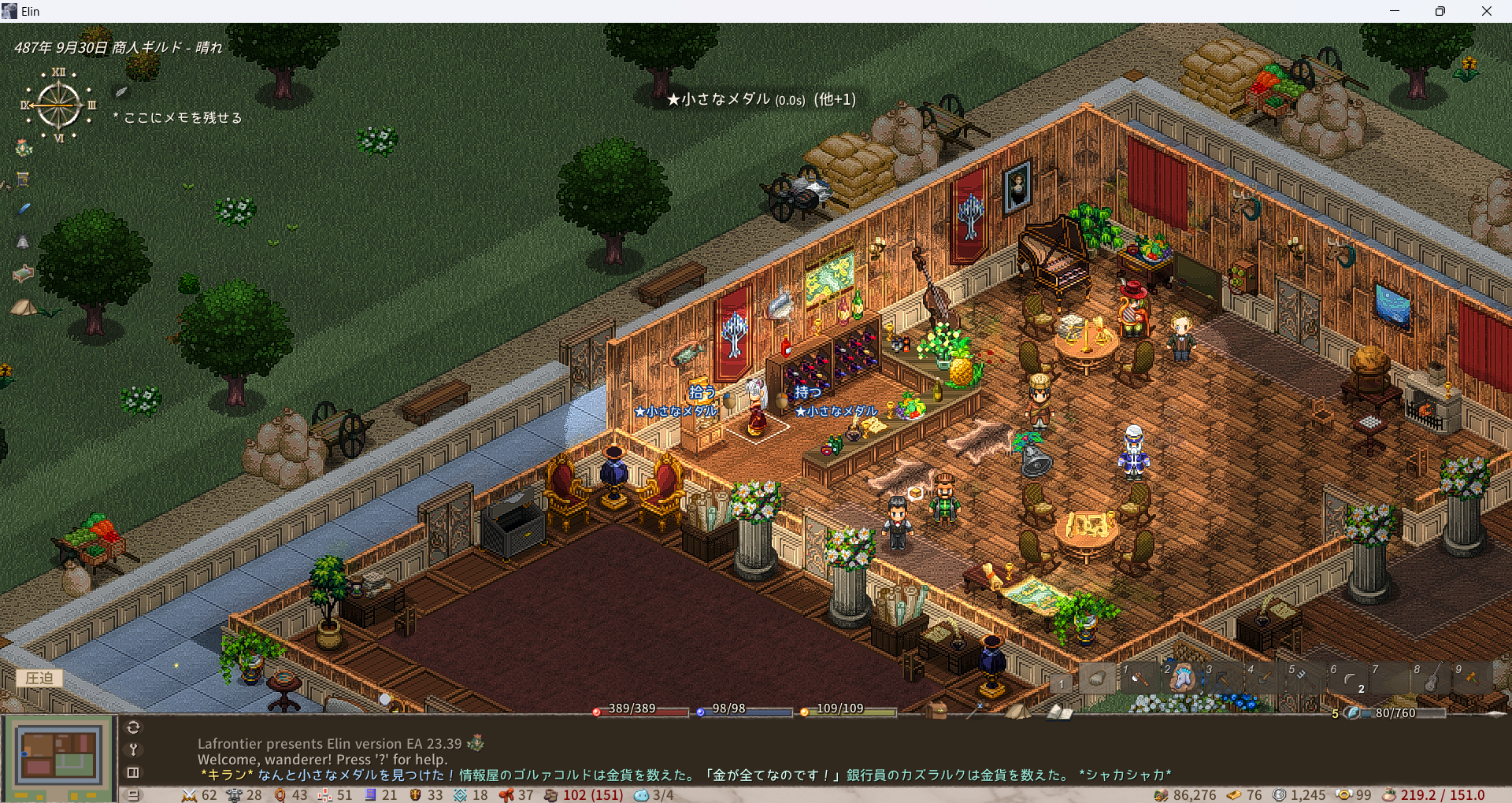Click the fairy character icon in sidebar

(24, 148)
